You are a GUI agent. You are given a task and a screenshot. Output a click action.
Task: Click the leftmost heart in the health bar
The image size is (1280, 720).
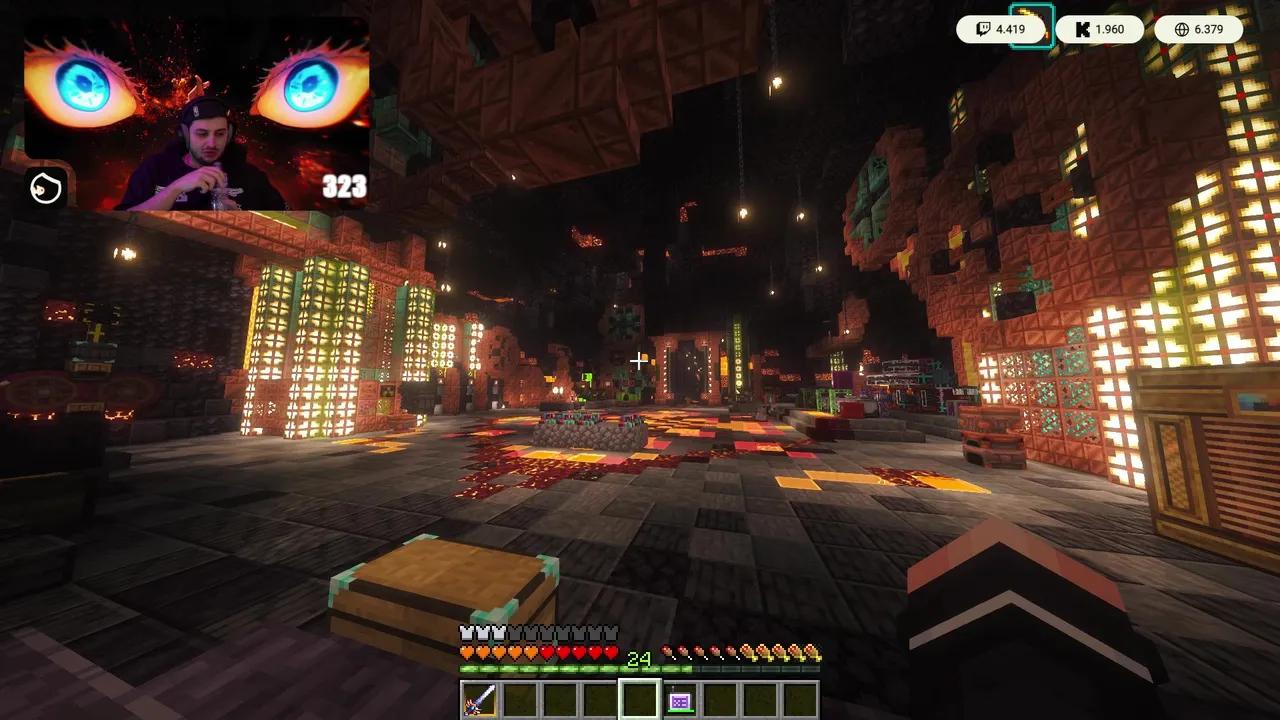[x=466, y=650]
